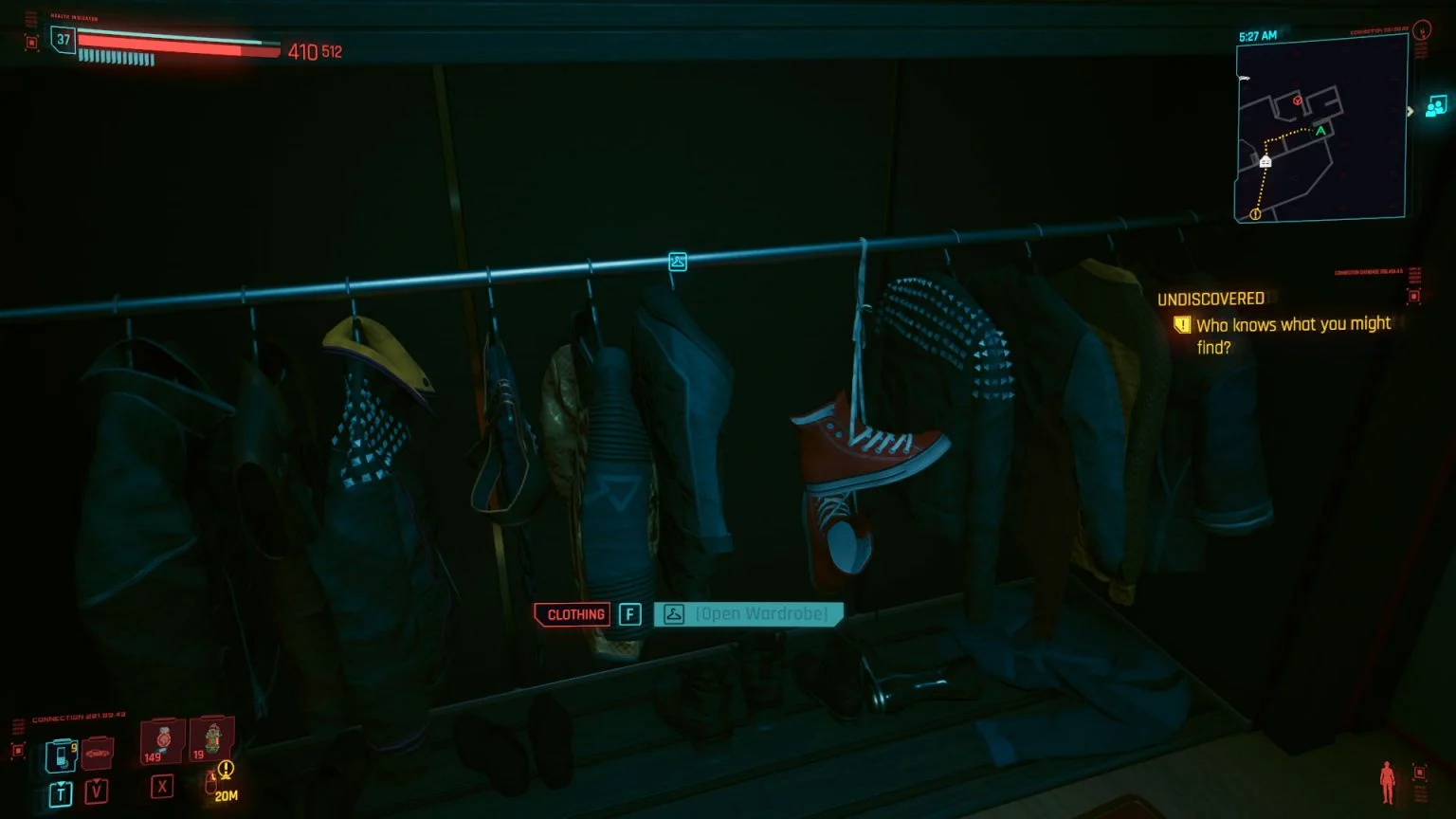
Task: Select the red circular marker on the minimap
Action: tap(1298, 100)
